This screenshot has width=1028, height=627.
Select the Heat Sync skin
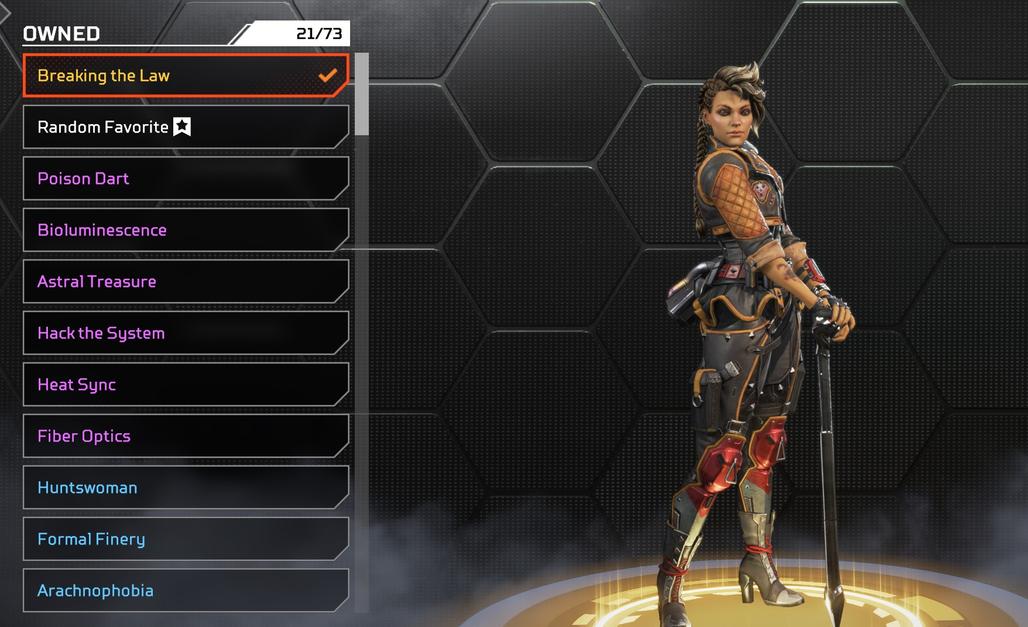[x=185, y=385]
